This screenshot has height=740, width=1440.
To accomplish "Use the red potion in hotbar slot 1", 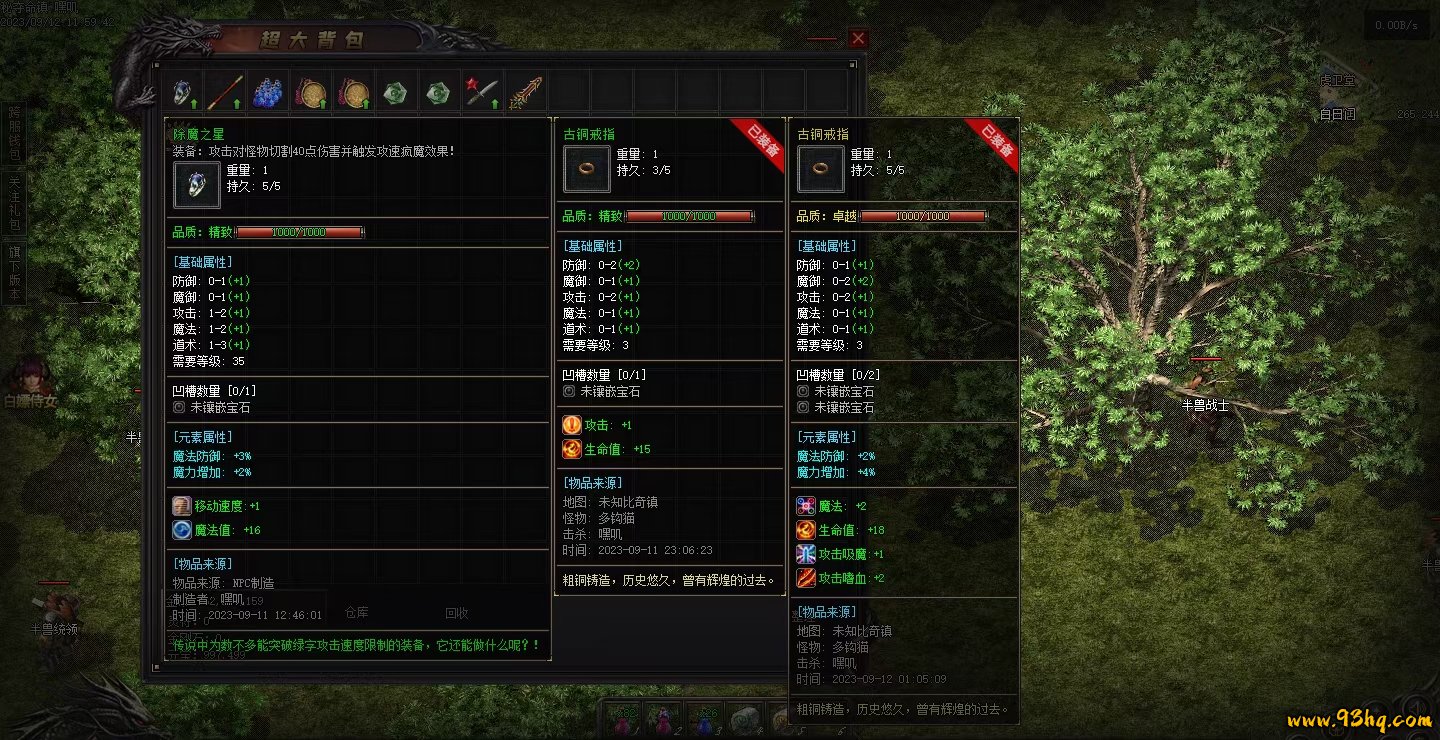I will click(621, 718).
